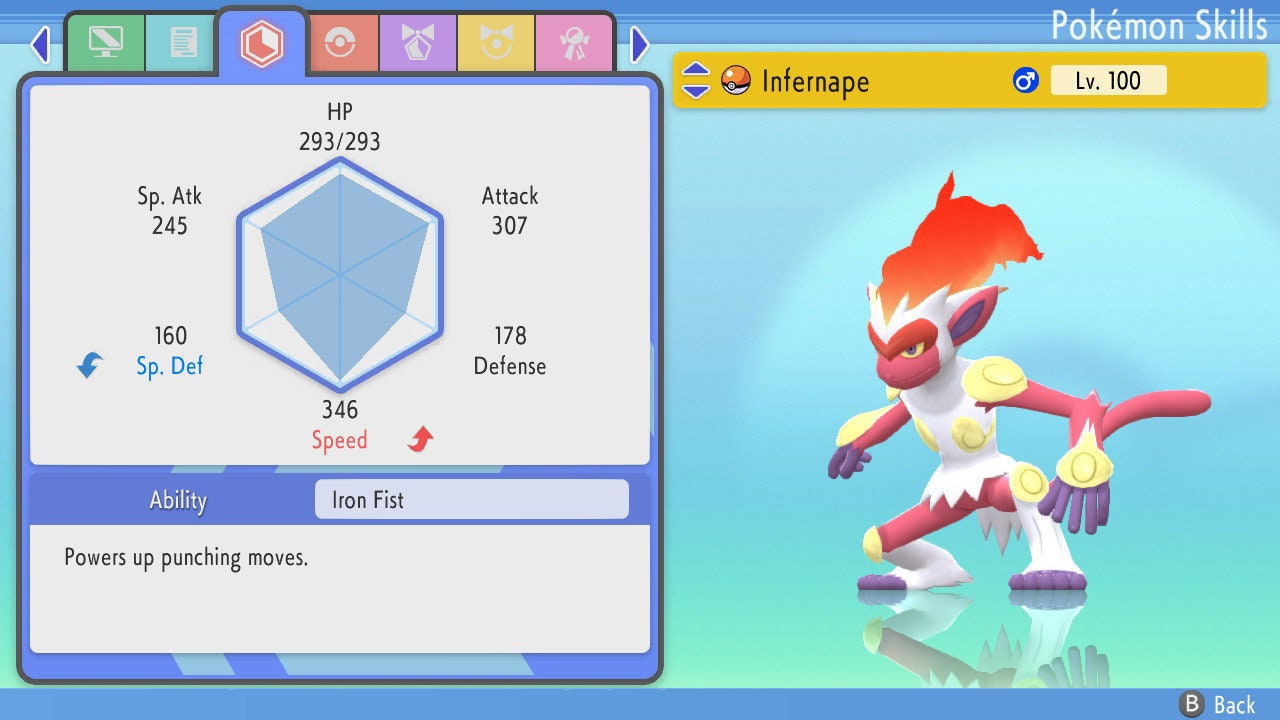The image size is (1280, 720).
Task: Open the yellow bow and ball tab
Action: tap(495, 43)
